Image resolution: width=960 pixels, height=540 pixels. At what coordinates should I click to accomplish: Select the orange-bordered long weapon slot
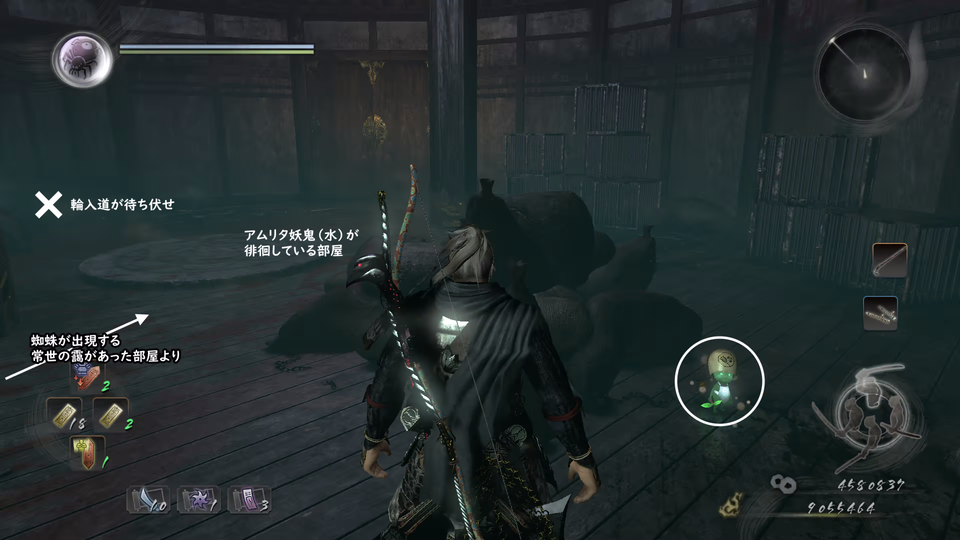click(x=889, y=259)
